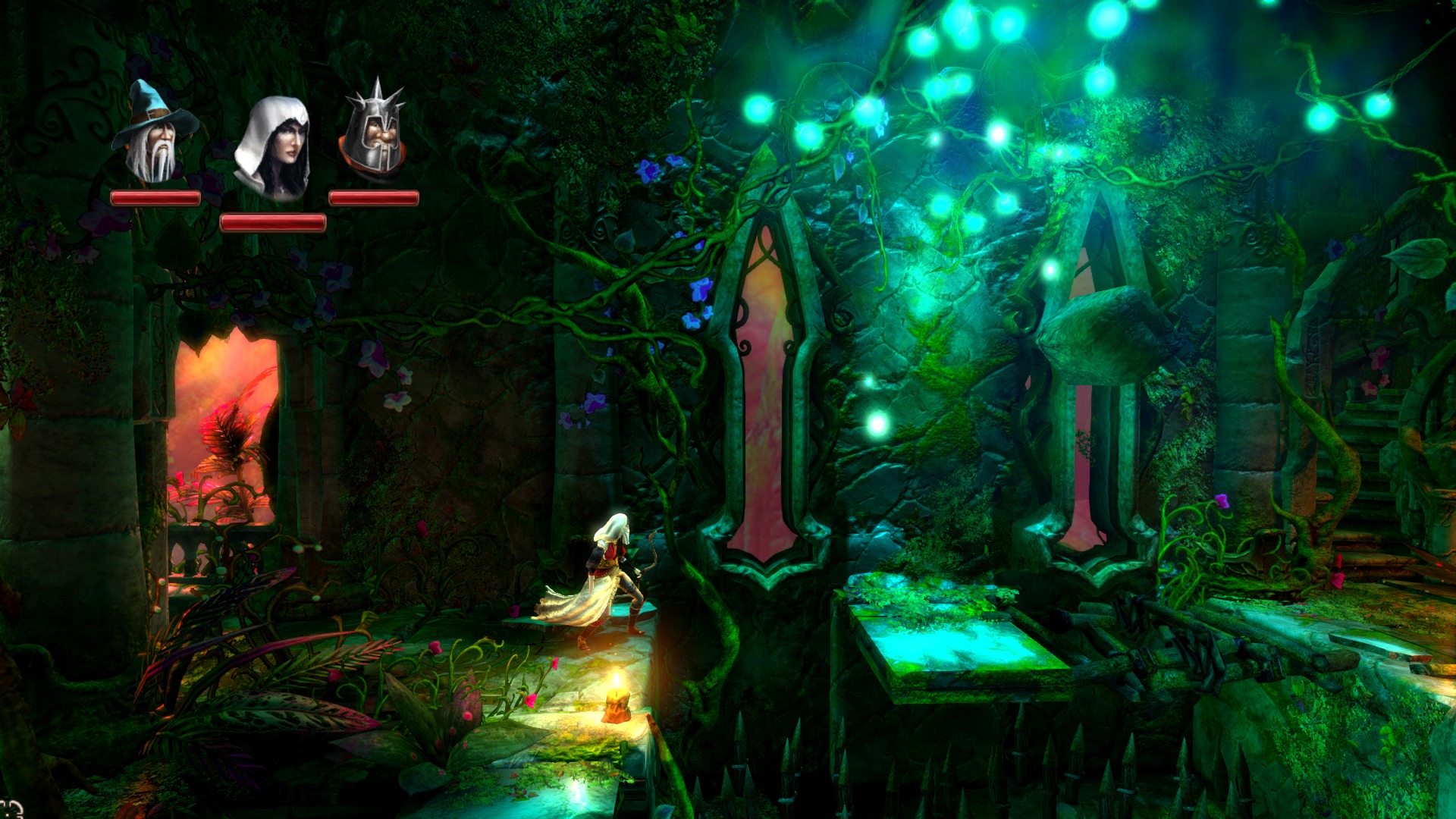This screenshot has width=1456, height=819.
Task: Switch to the hooded thief portrait
Action: (x=273, y=148)
